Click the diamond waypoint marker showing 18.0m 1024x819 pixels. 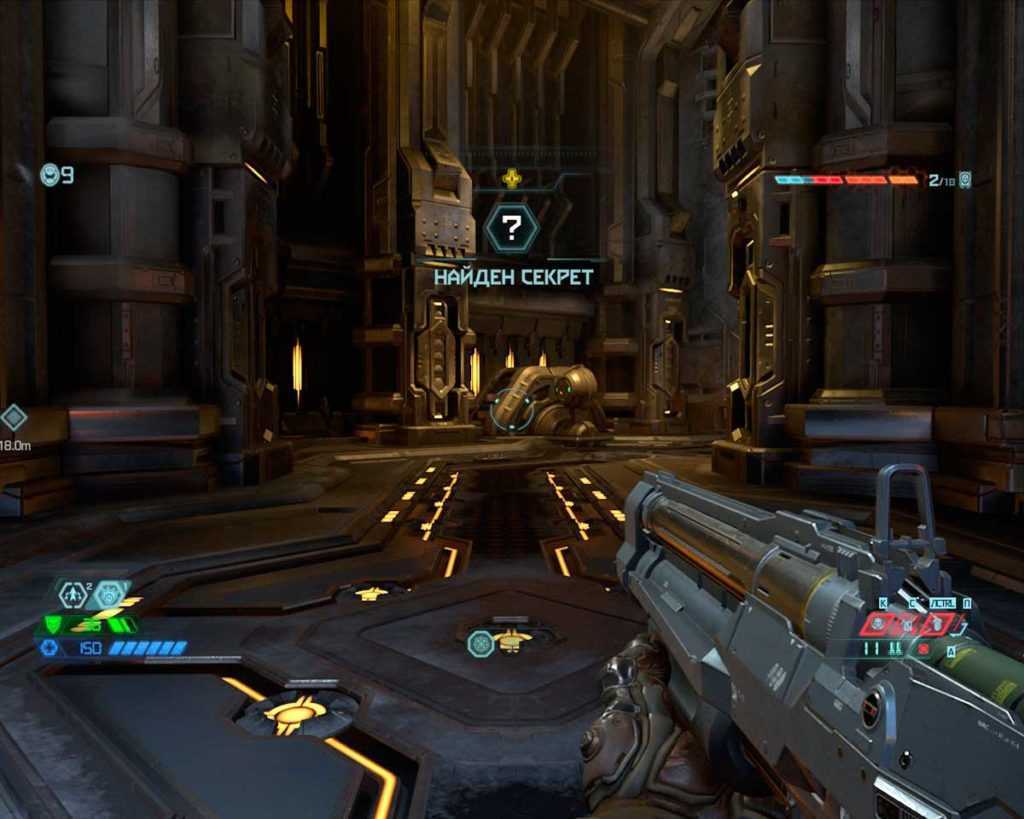coord(13,417)
